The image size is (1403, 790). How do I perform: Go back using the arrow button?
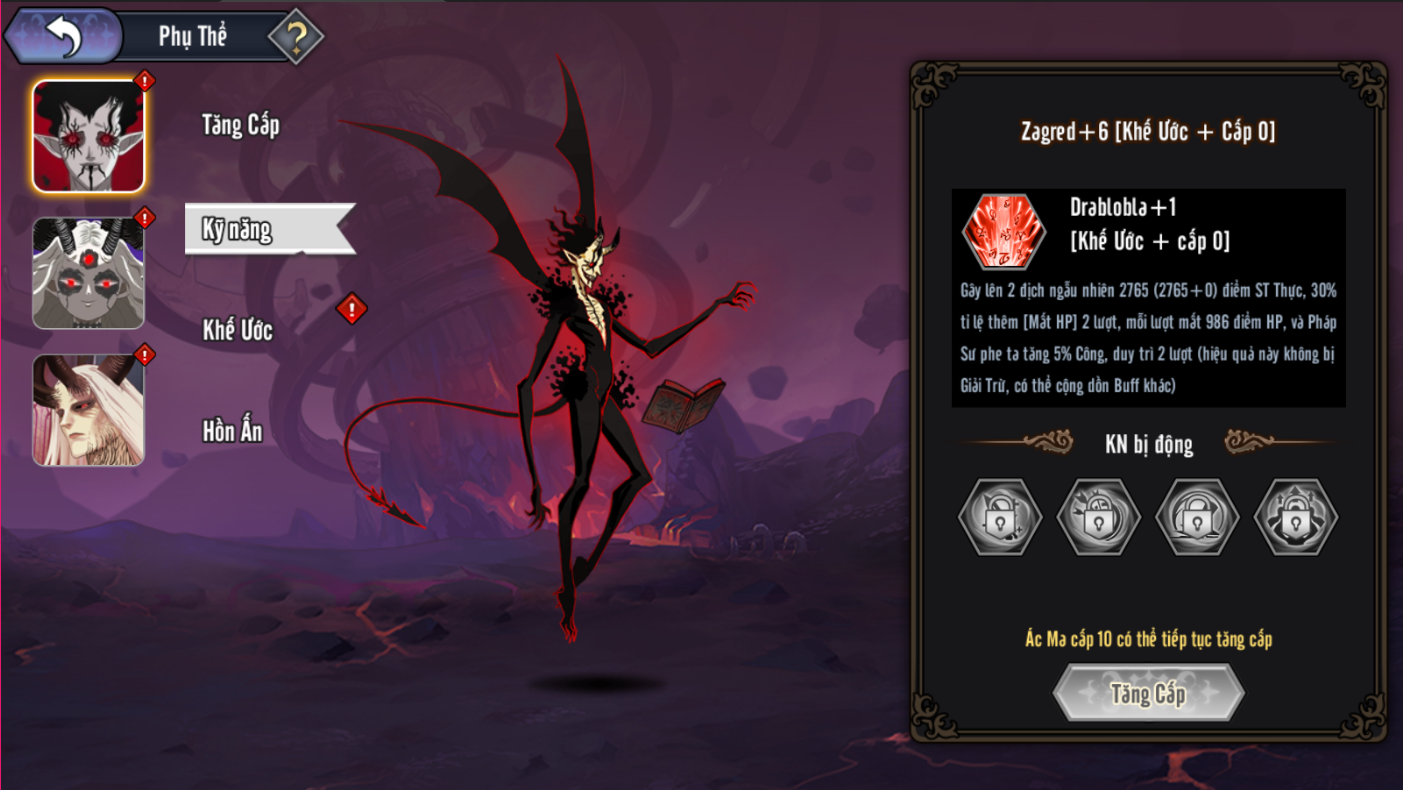click(x=62, y=37)
